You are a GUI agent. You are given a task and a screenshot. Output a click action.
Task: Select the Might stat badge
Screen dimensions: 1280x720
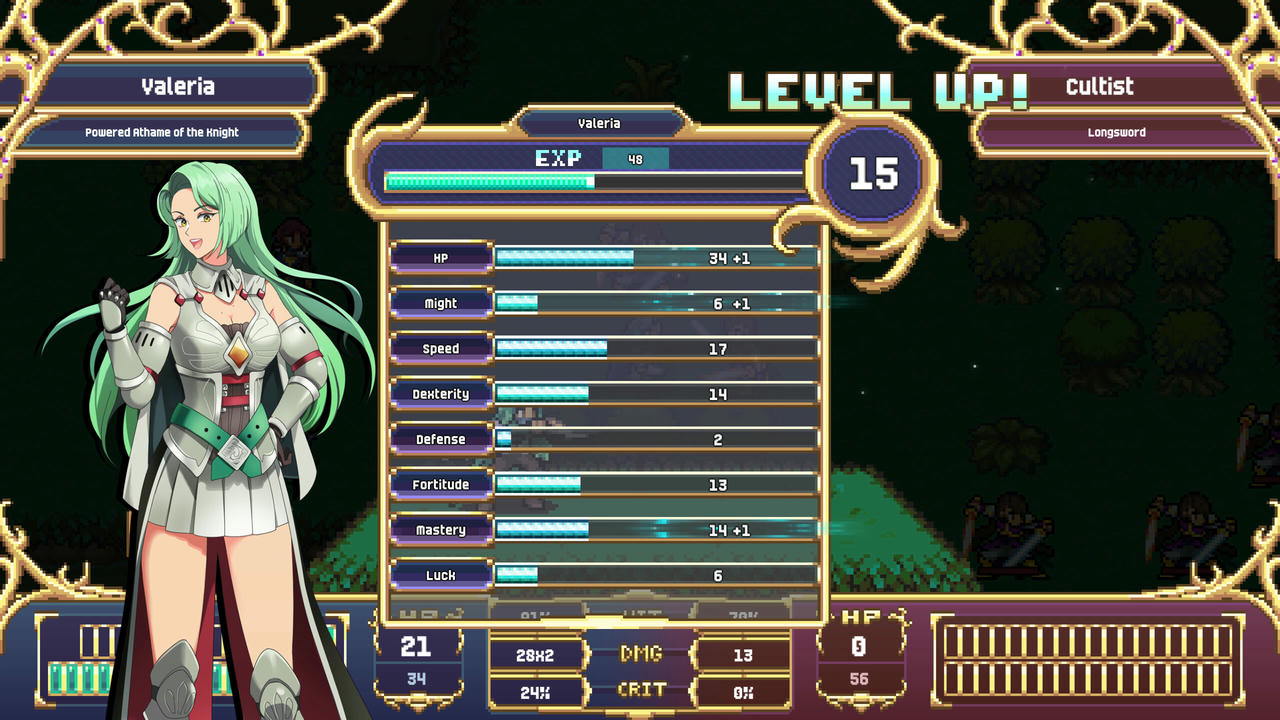(440, 303)
